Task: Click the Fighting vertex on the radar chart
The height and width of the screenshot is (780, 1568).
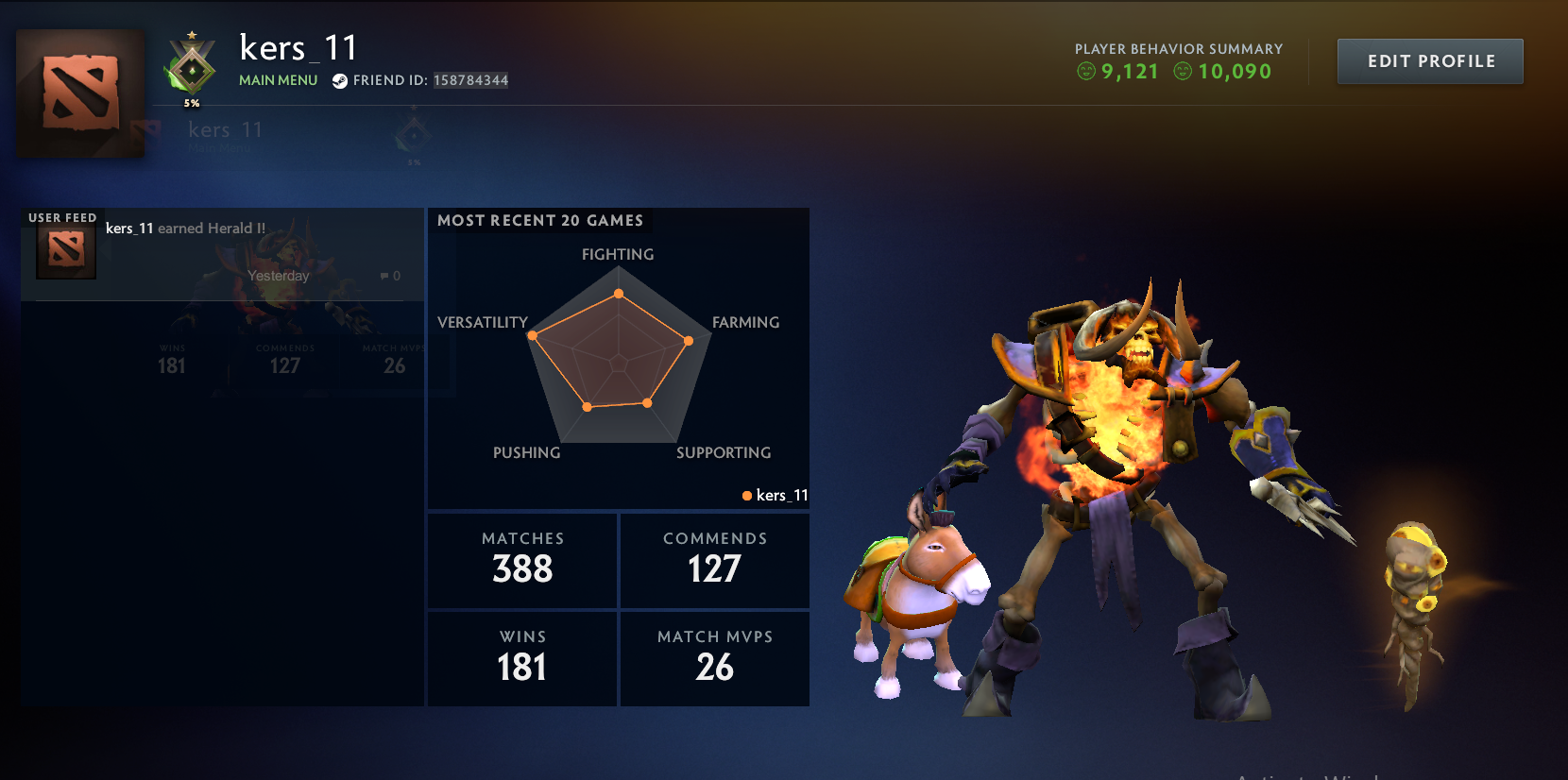Action: tap(618, 293)
